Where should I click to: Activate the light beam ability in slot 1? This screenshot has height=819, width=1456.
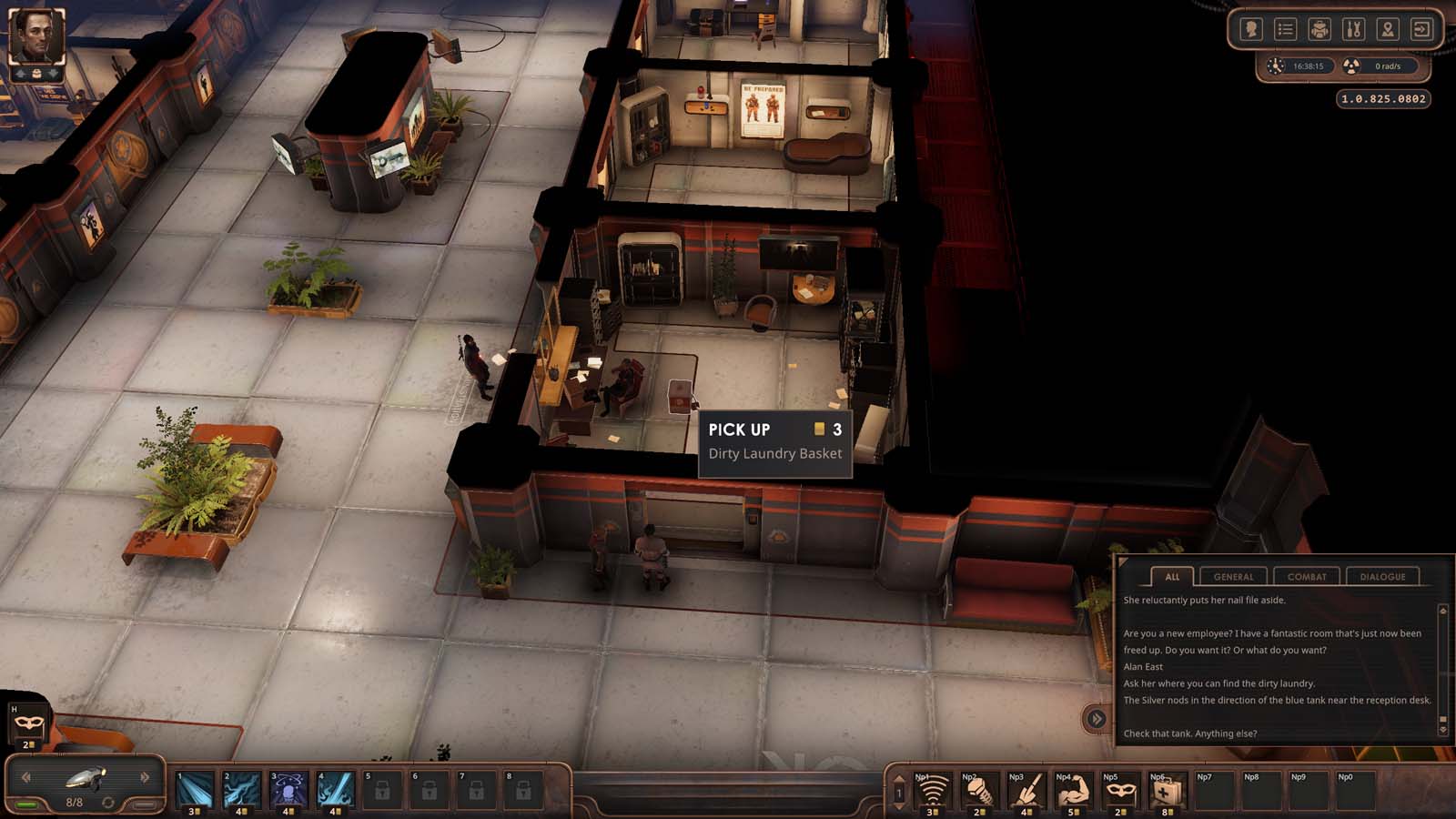pyautogui.click(x=196, y=790)
